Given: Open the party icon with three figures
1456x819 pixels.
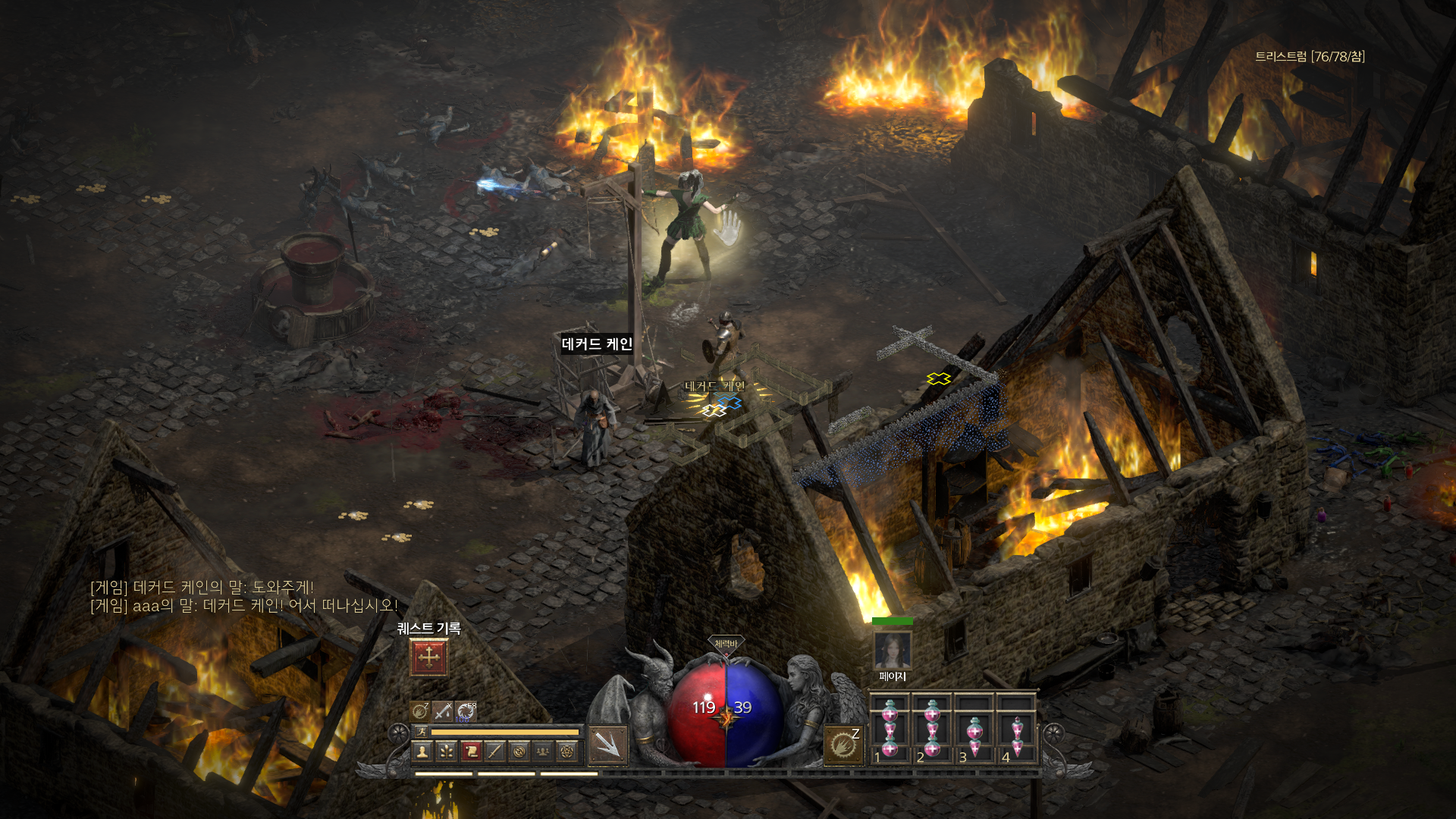Looking at the screenshot, I should [x=543, y=751].
